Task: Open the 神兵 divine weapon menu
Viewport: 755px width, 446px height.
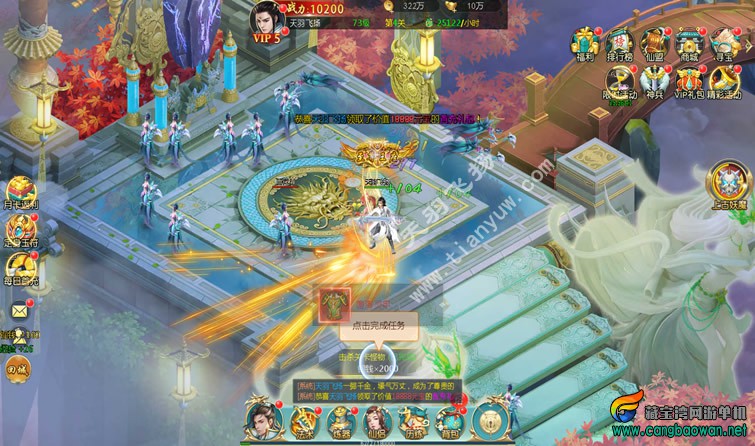Action: pyautogui.click(x=653, y=82)
